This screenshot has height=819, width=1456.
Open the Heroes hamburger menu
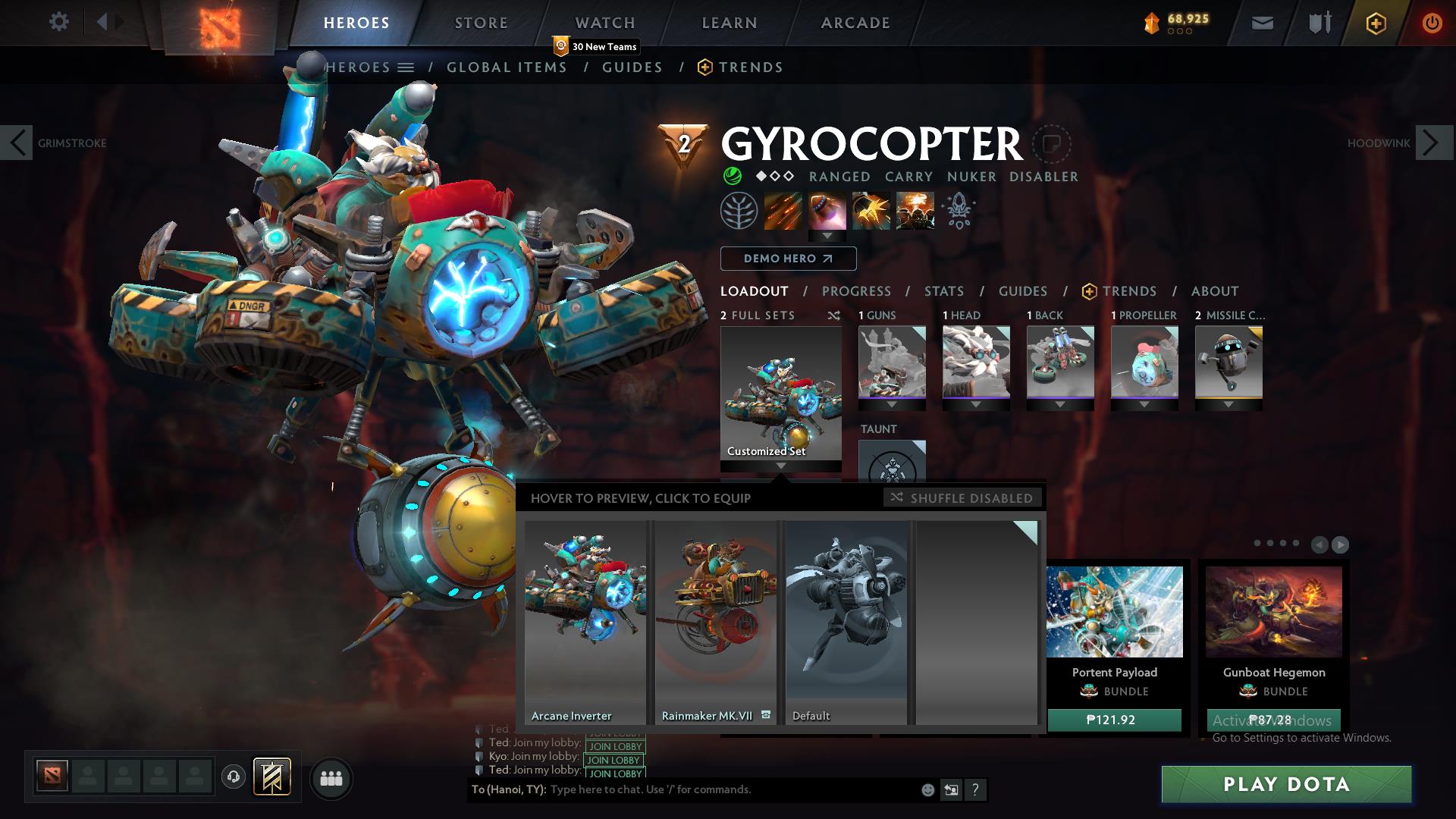(406, 67)
